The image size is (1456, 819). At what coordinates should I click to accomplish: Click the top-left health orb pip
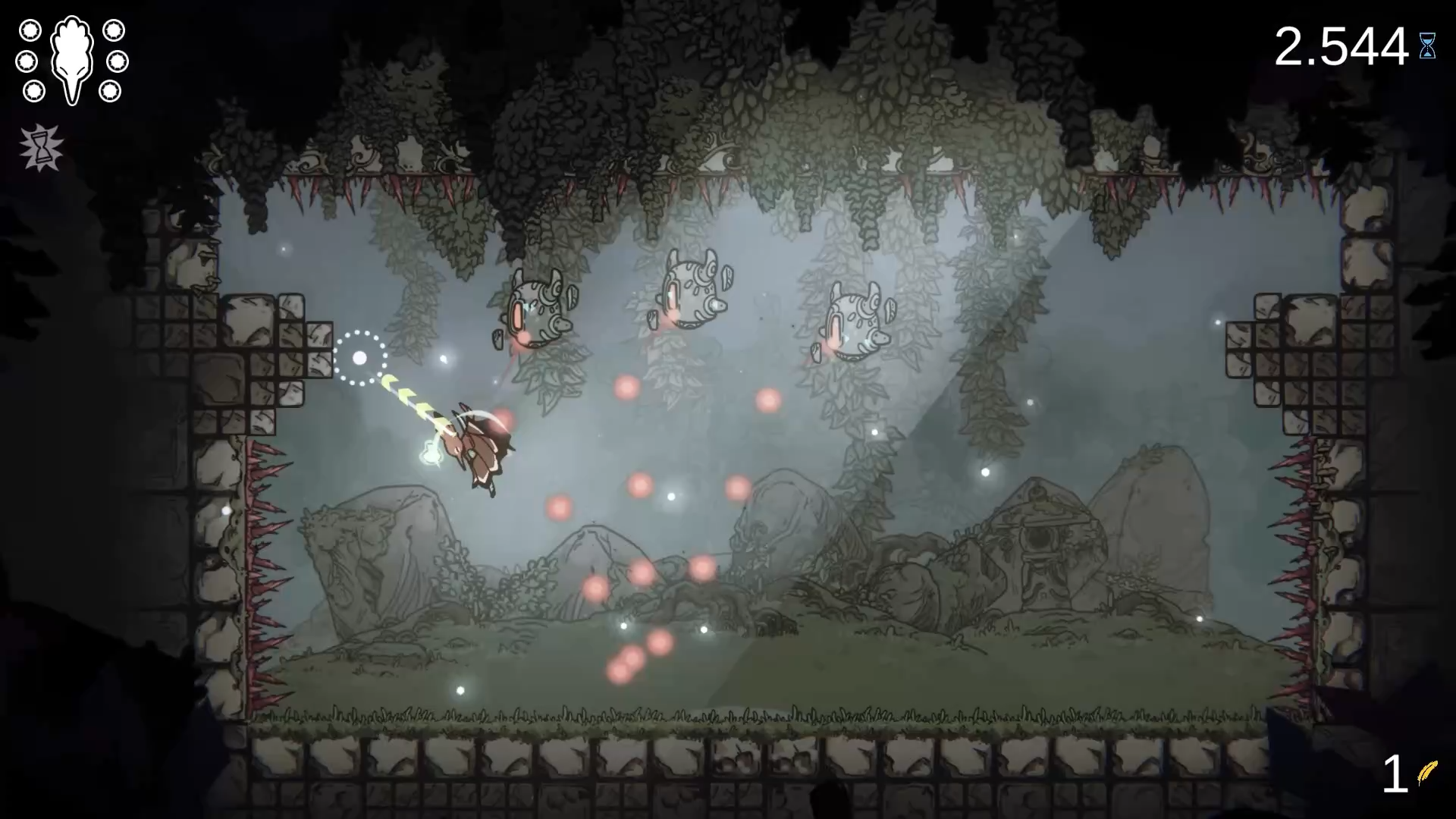tap(31, 31)
